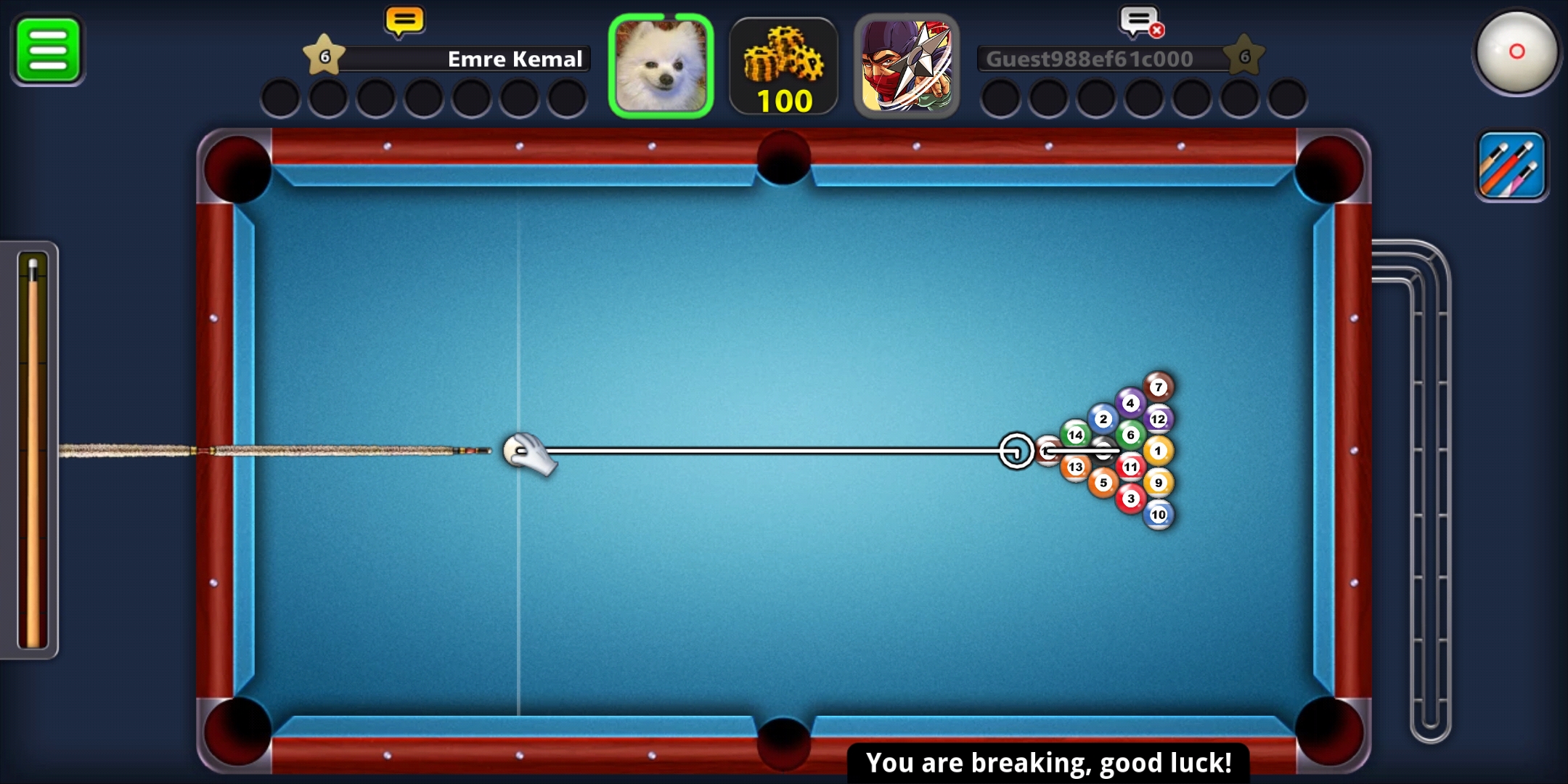Click the shot power cue bar

coord(32,450)
